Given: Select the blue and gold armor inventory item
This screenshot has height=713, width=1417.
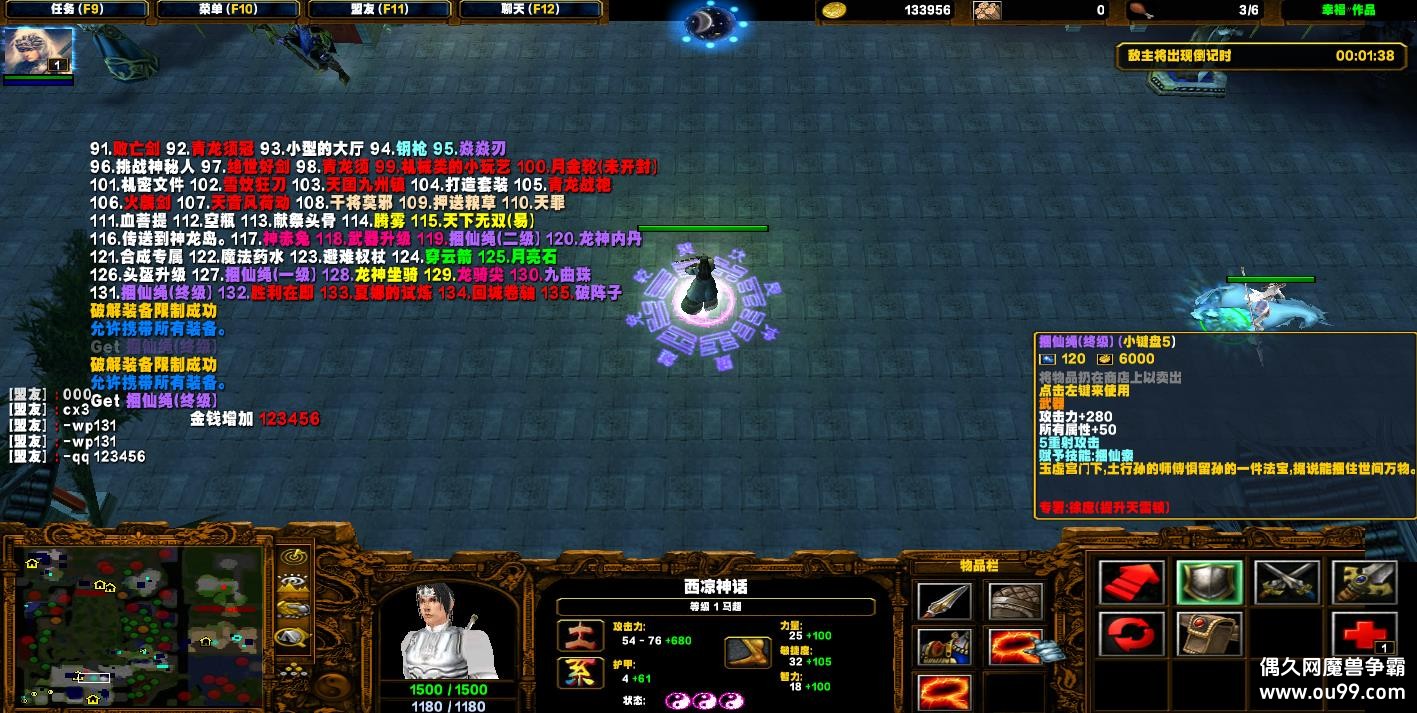Looking at the screenshot, I should point(943,645).
